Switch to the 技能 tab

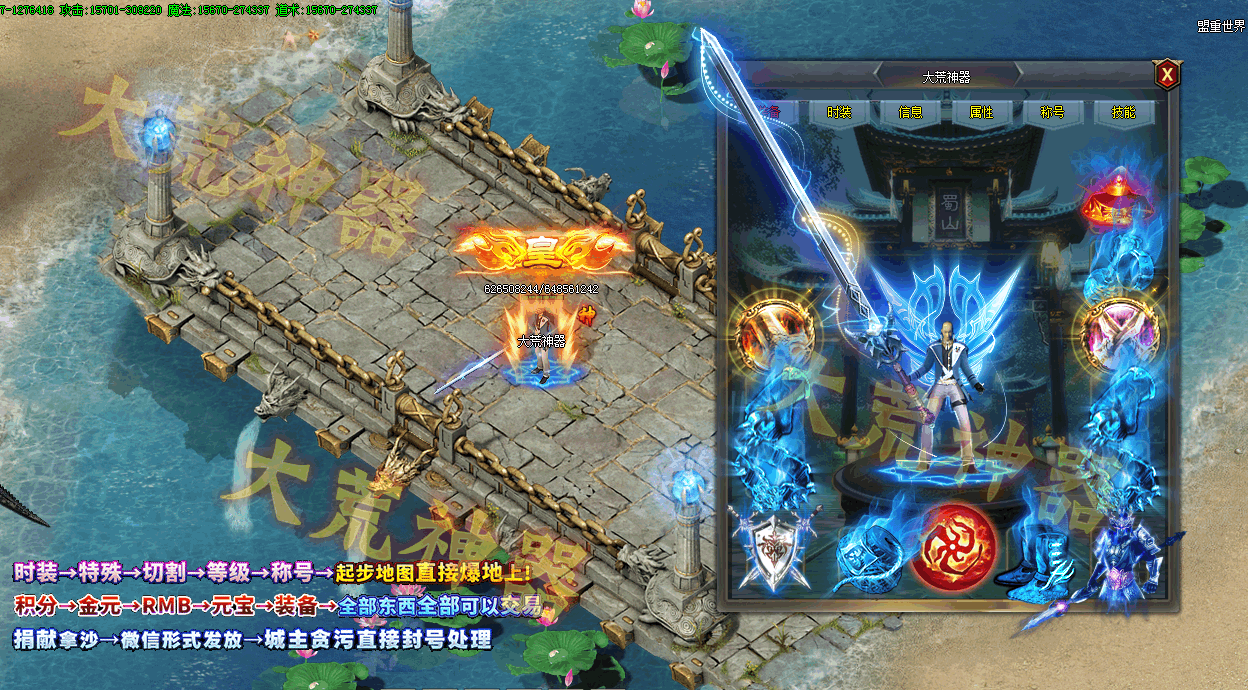click(1124, 112)
